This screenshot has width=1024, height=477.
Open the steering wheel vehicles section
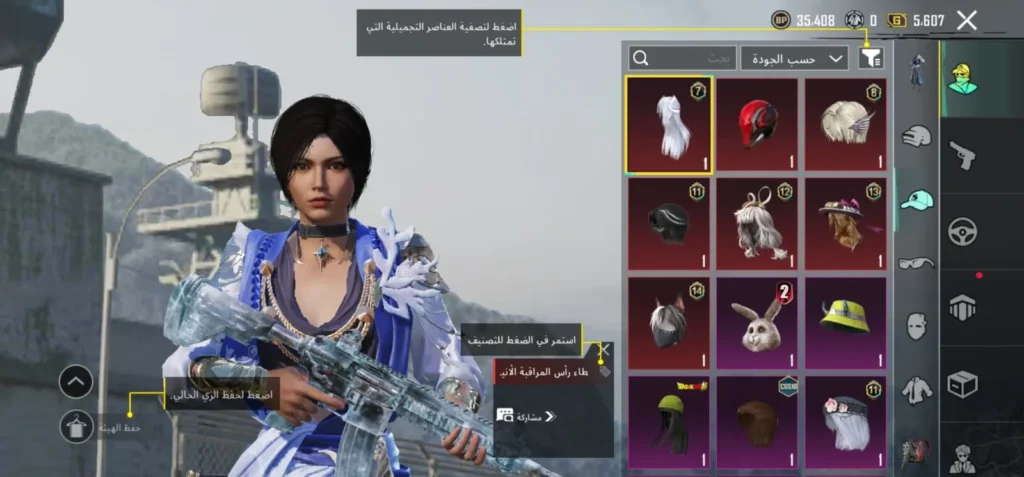pos(962,231)
